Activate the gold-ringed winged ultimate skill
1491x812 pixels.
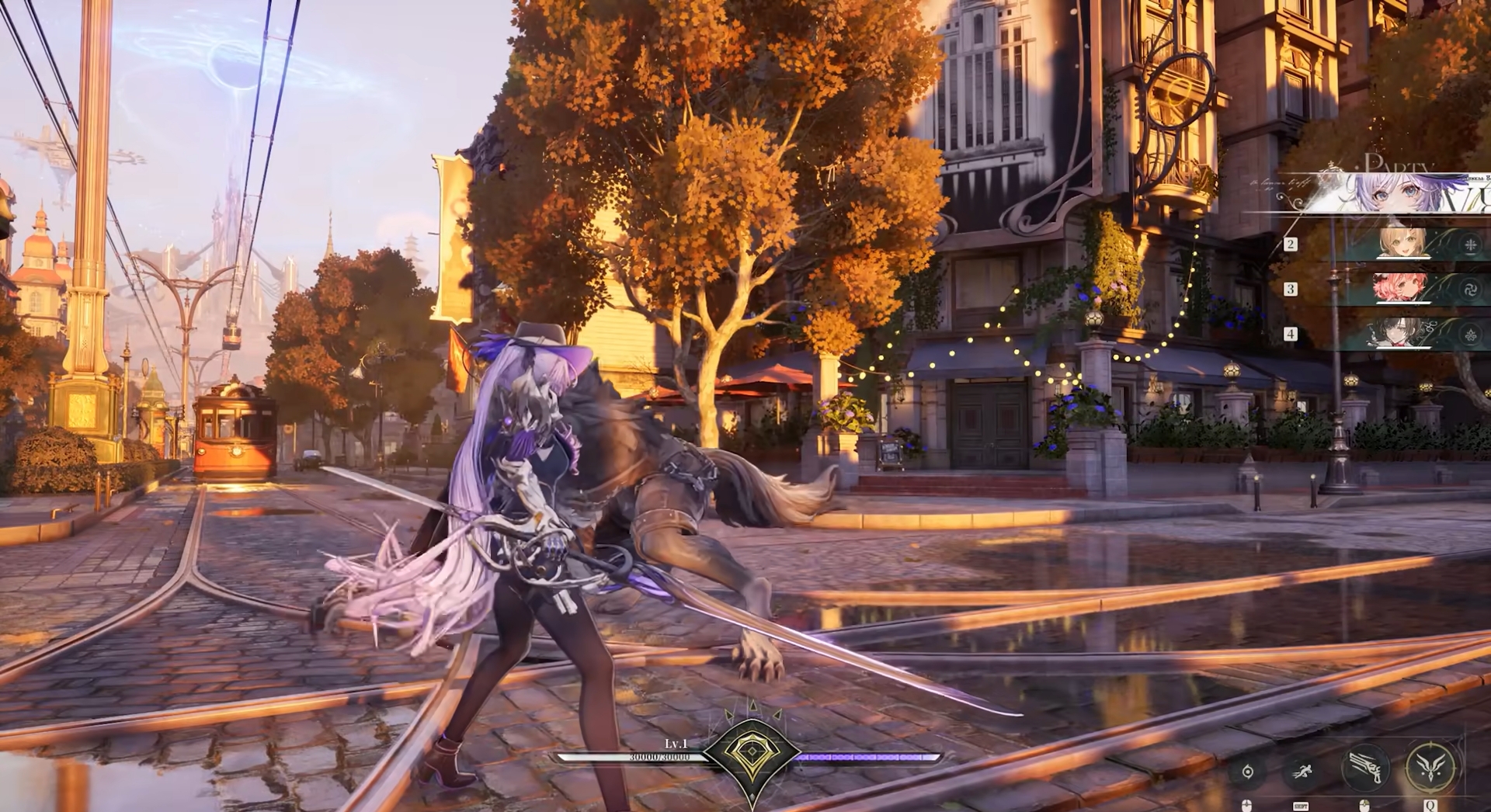[1430, 765]
